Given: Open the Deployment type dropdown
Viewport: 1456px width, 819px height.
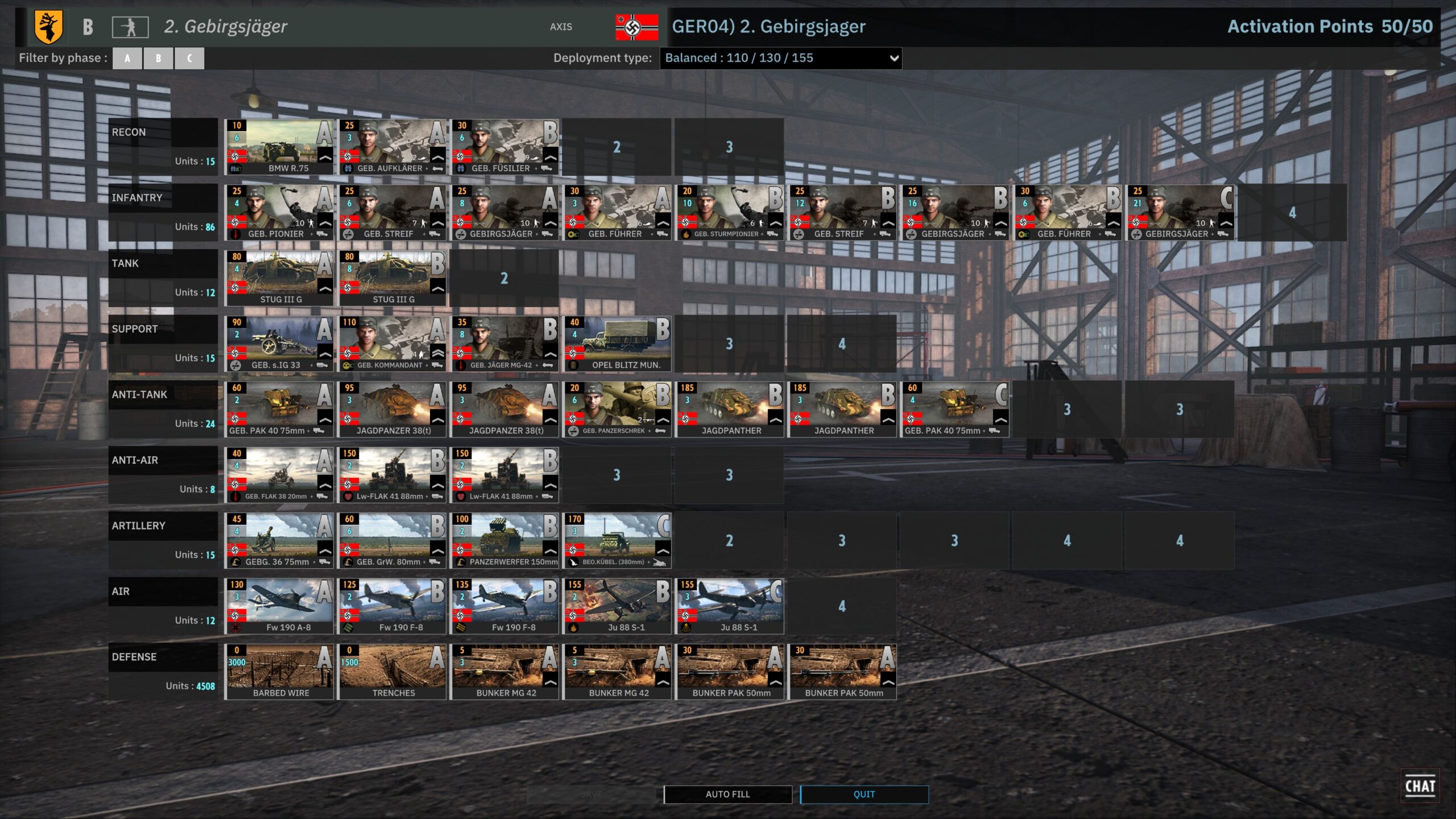Looking at the screenshot, I should (x=780, y=58).
